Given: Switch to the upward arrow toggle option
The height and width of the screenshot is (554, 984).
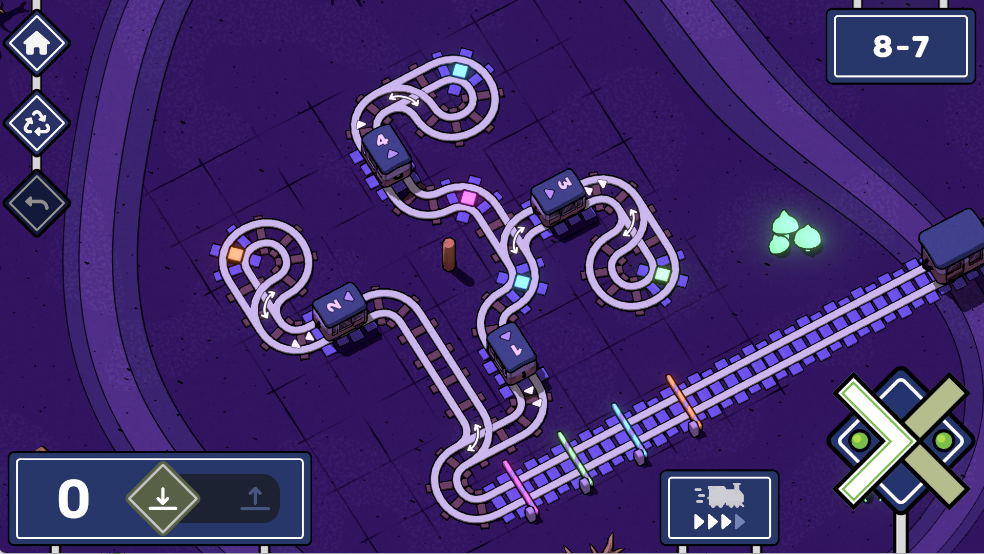Looking at the screenshot, I should (254, 498).
